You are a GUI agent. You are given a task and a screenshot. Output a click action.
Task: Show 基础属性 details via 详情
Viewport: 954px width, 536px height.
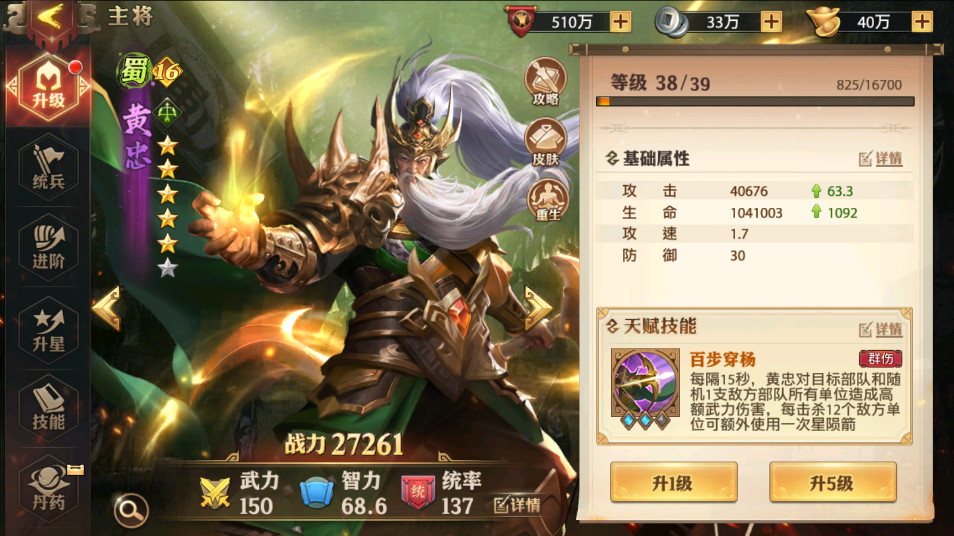click(881, 159)
